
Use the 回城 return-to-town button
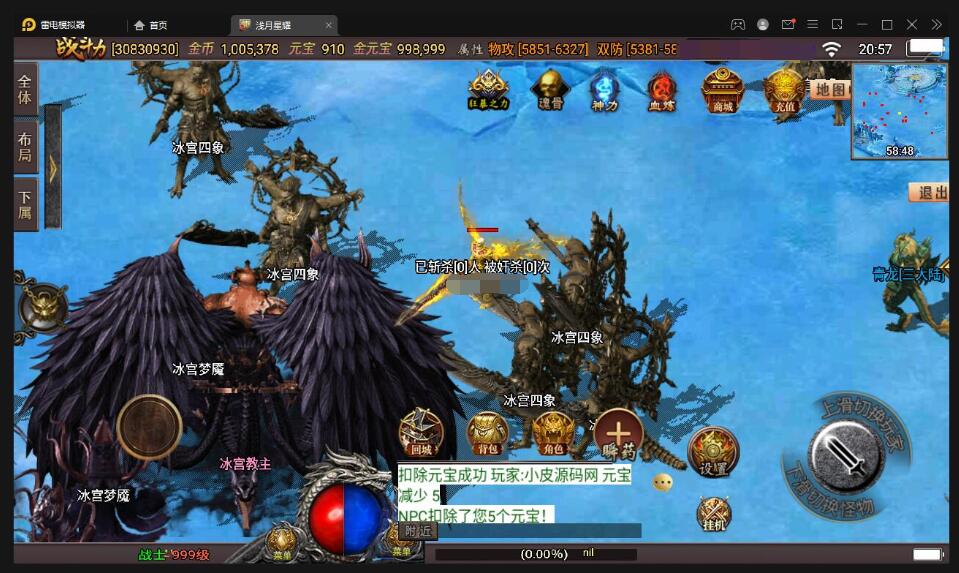pyautogui.click(x=420, y=434)
